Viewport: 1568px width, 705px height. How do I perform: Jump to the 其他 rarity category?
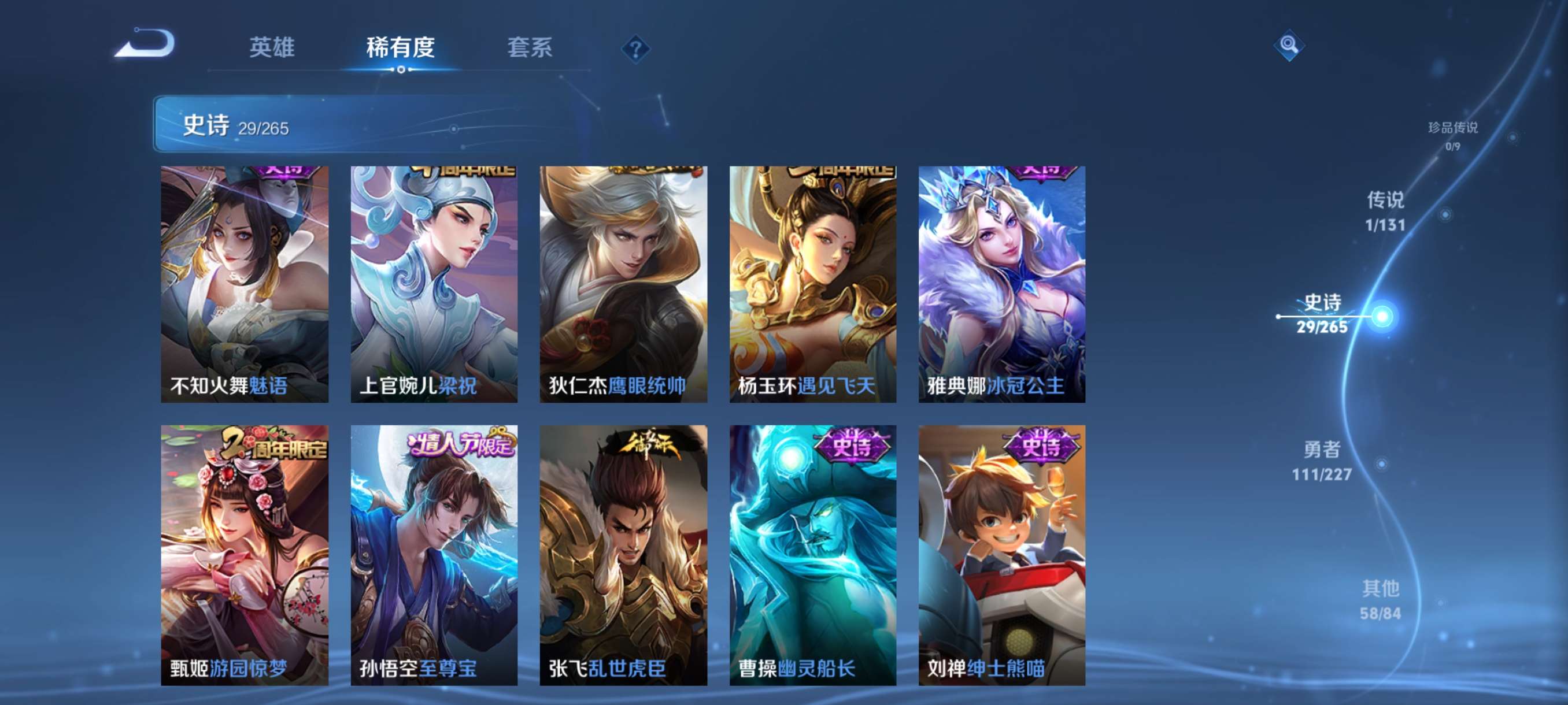coord(1381,600)
